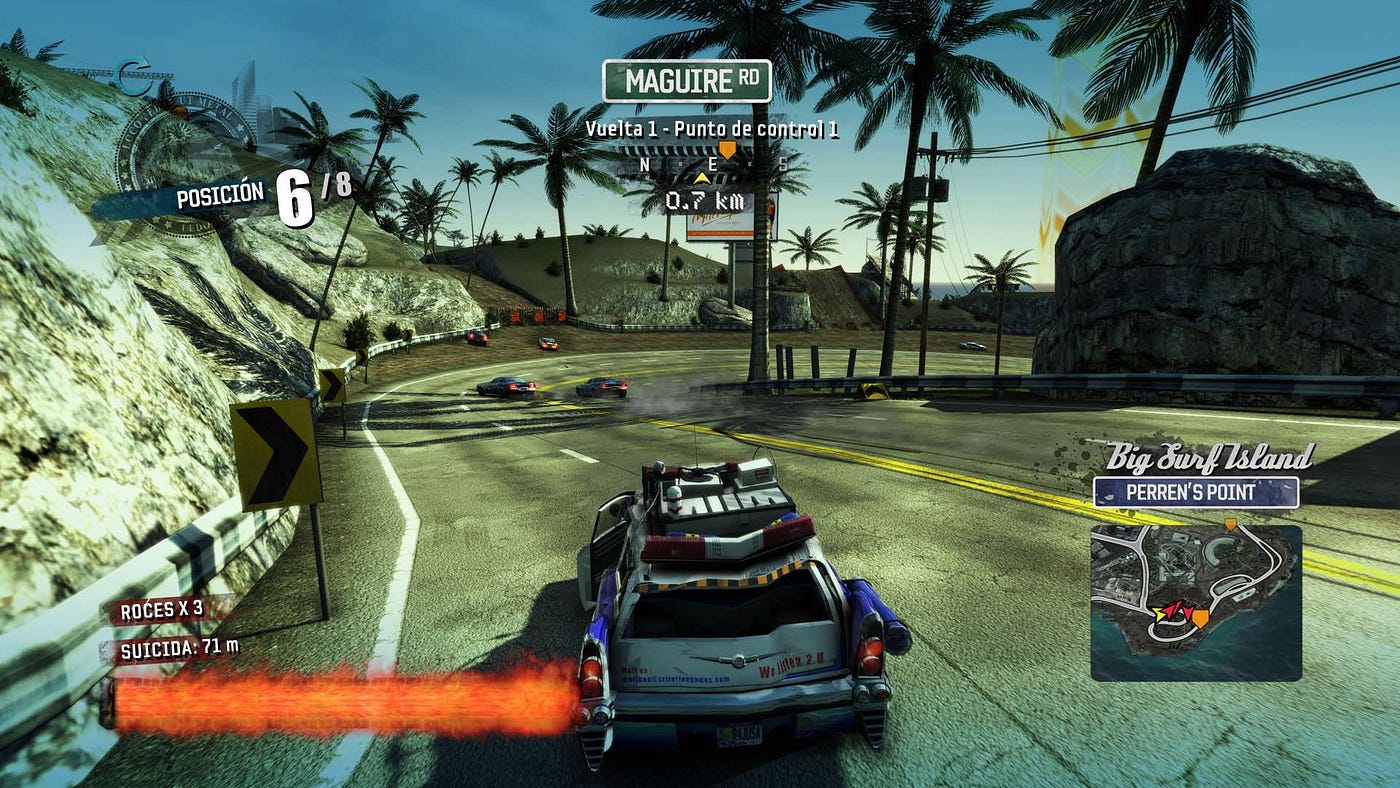Click the Vuelta 1 checkpoint tracker text
This screenshot has width=1400, height=788.
tap(712, 129)
